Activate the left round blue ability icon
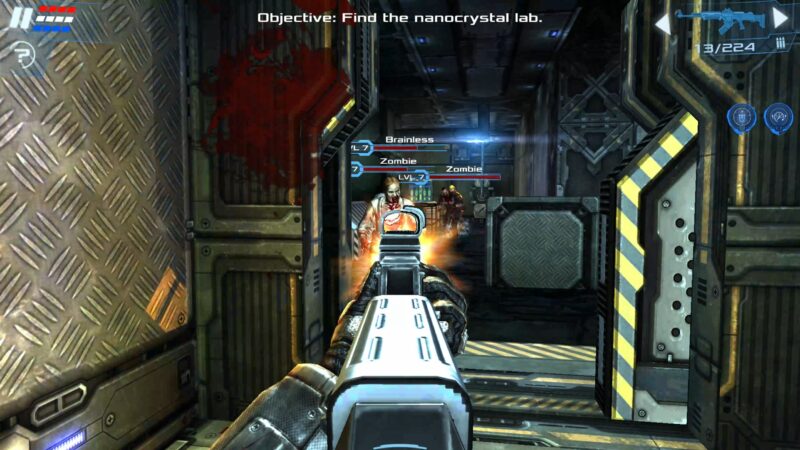Image resolution: width=800 pixels, height=450 pixels. [x=740, y=118]
